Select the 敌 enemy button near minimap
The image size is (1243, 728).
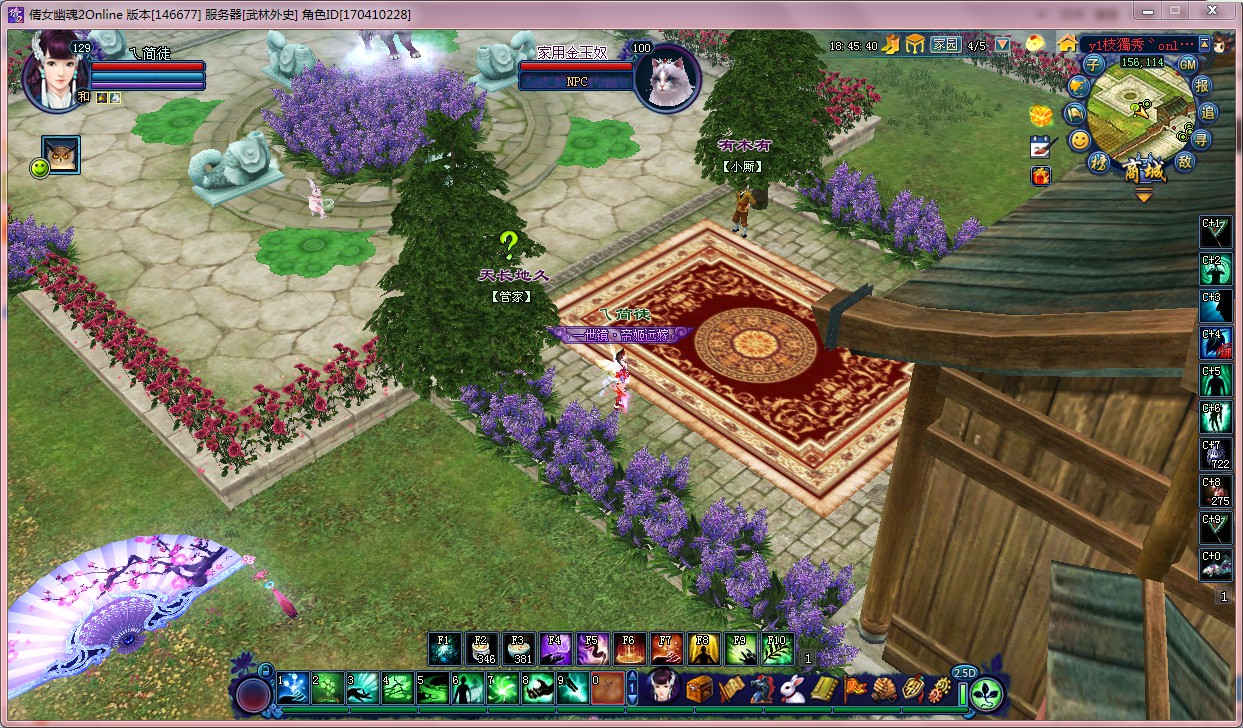coord(1186,162)
